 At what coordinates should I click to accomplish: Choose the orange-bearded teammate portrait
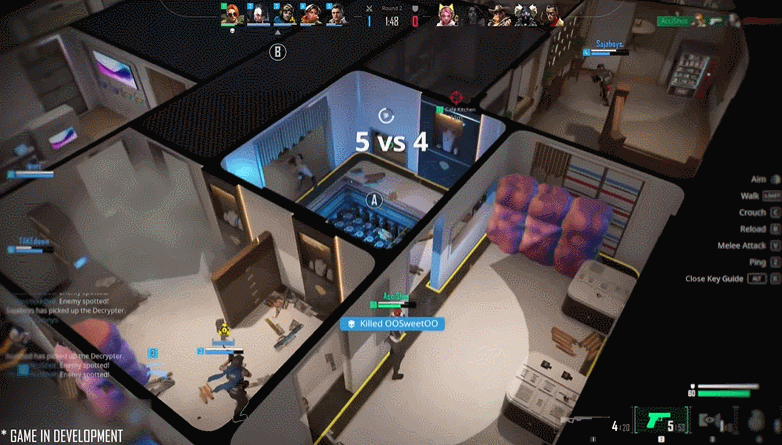click(311, 15)
